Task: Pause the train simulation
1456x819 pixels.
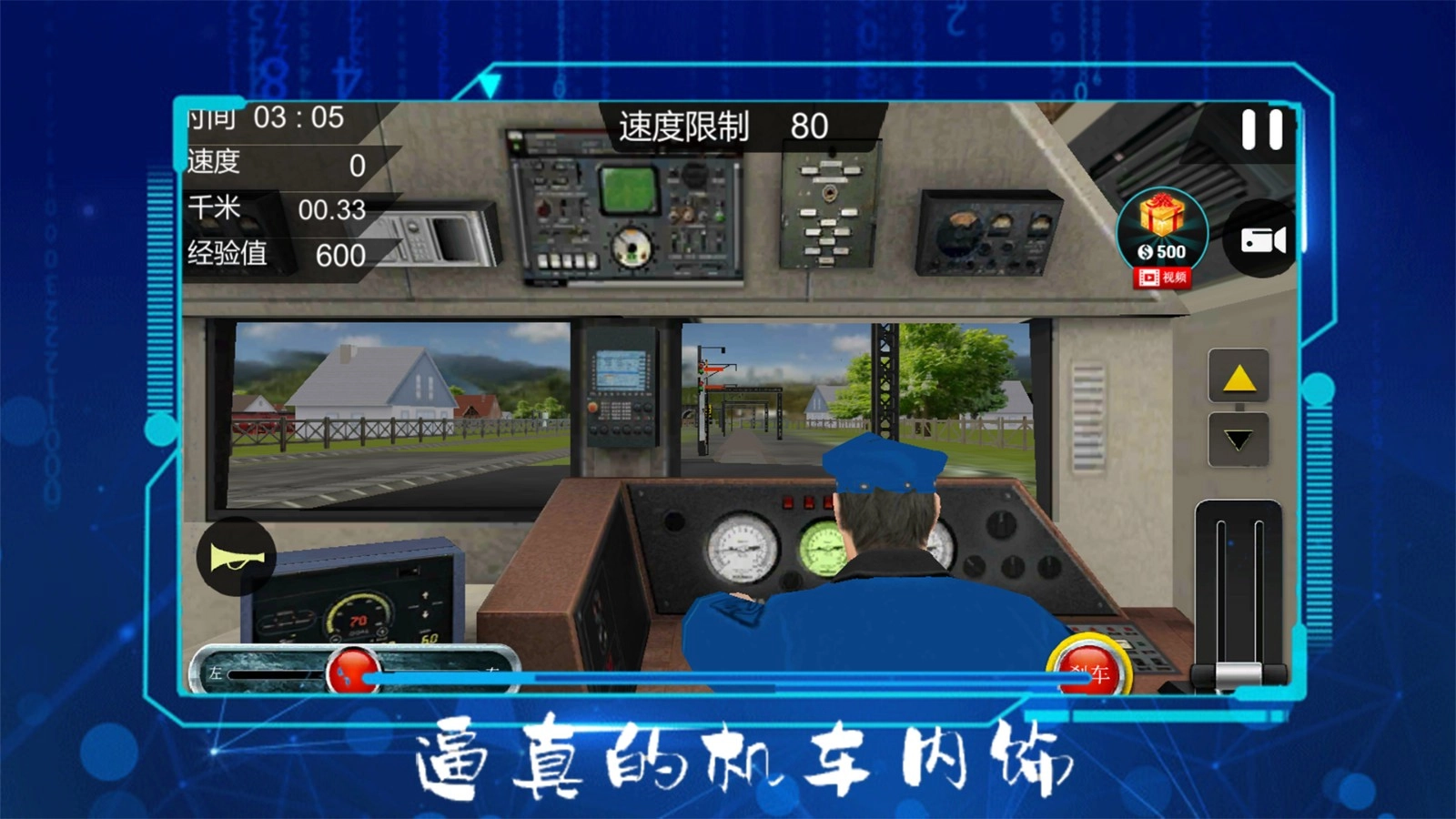Action: coord(1260,127)
